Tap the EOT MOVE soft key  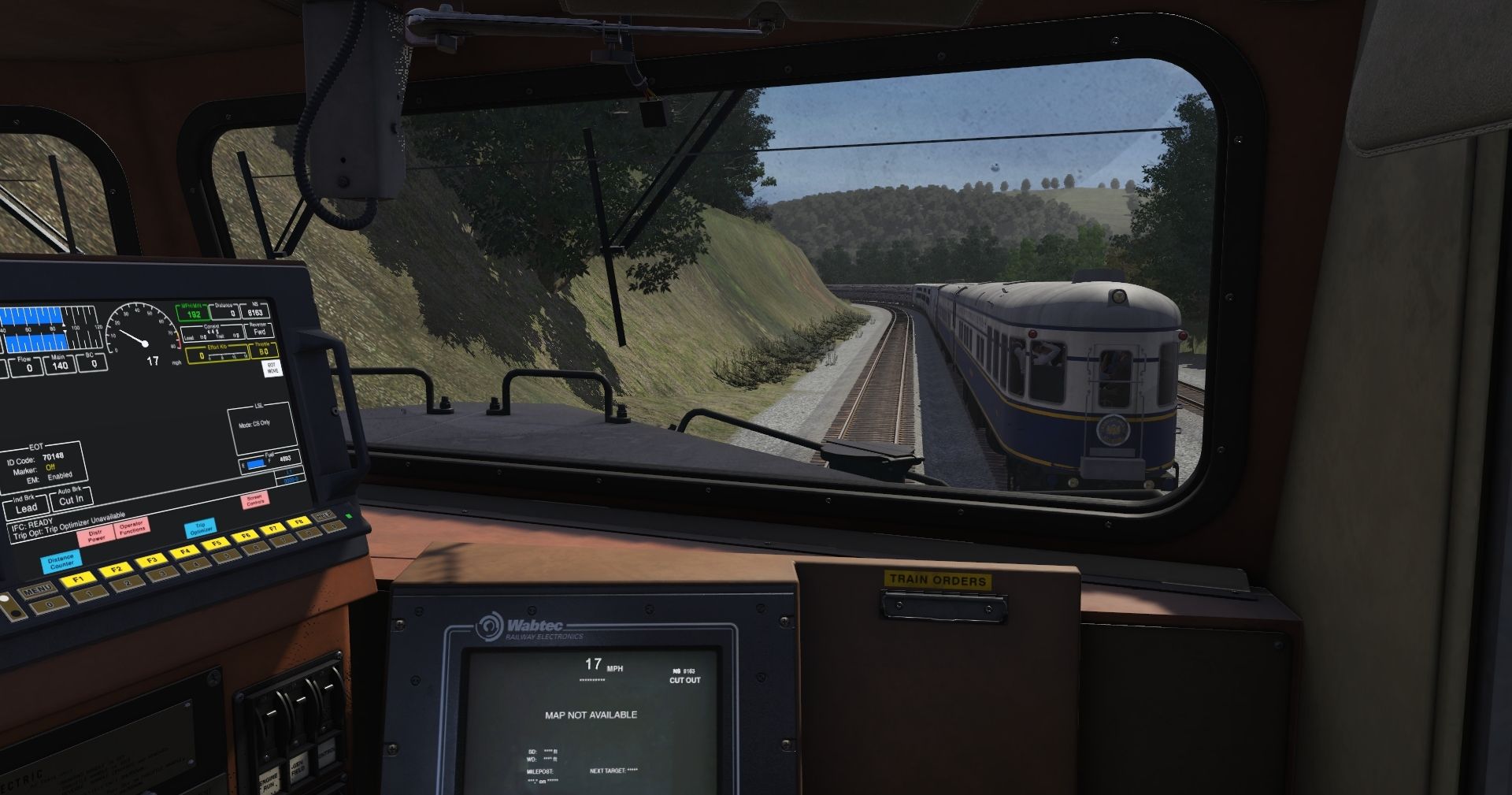click(x=273, y=370)
